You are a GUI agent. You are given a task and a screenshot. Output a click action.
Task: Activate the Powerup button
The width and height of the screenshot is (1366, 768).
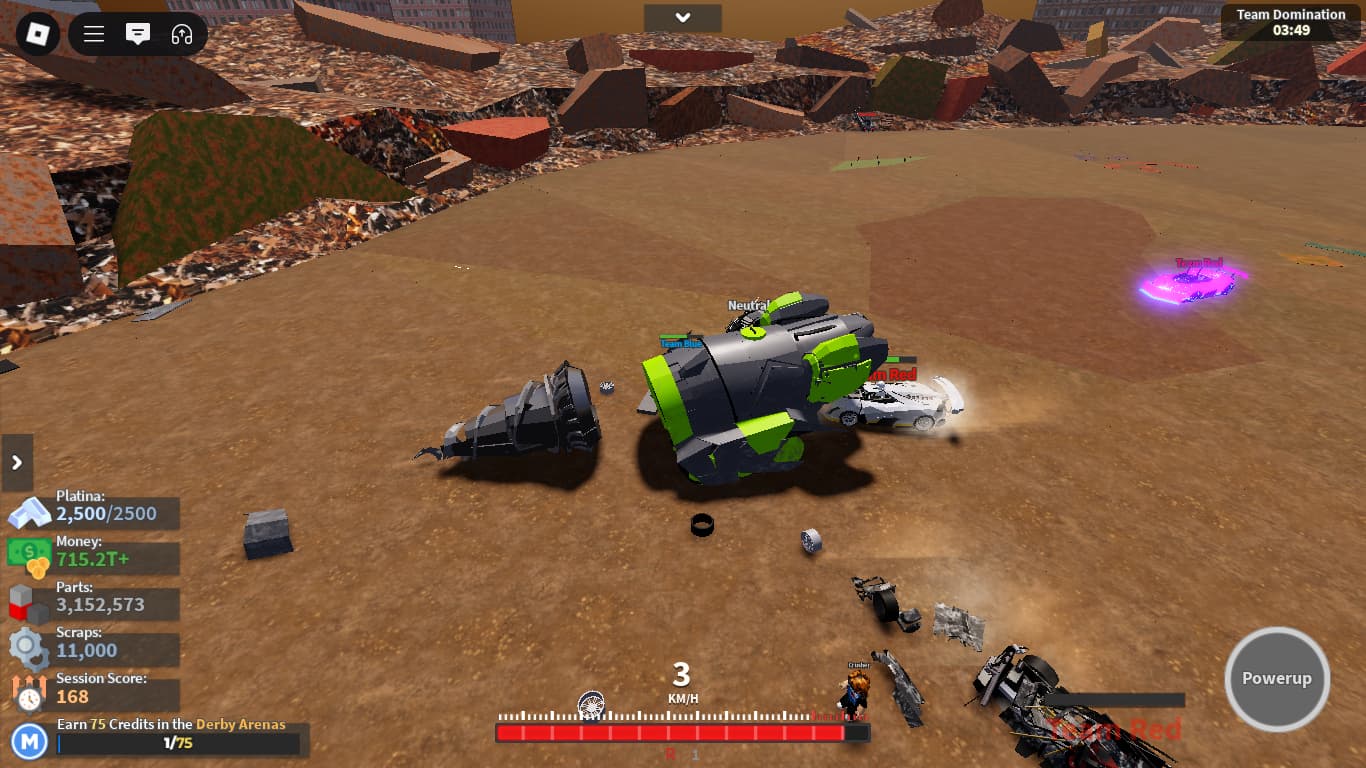click(x=1277, y=679)
